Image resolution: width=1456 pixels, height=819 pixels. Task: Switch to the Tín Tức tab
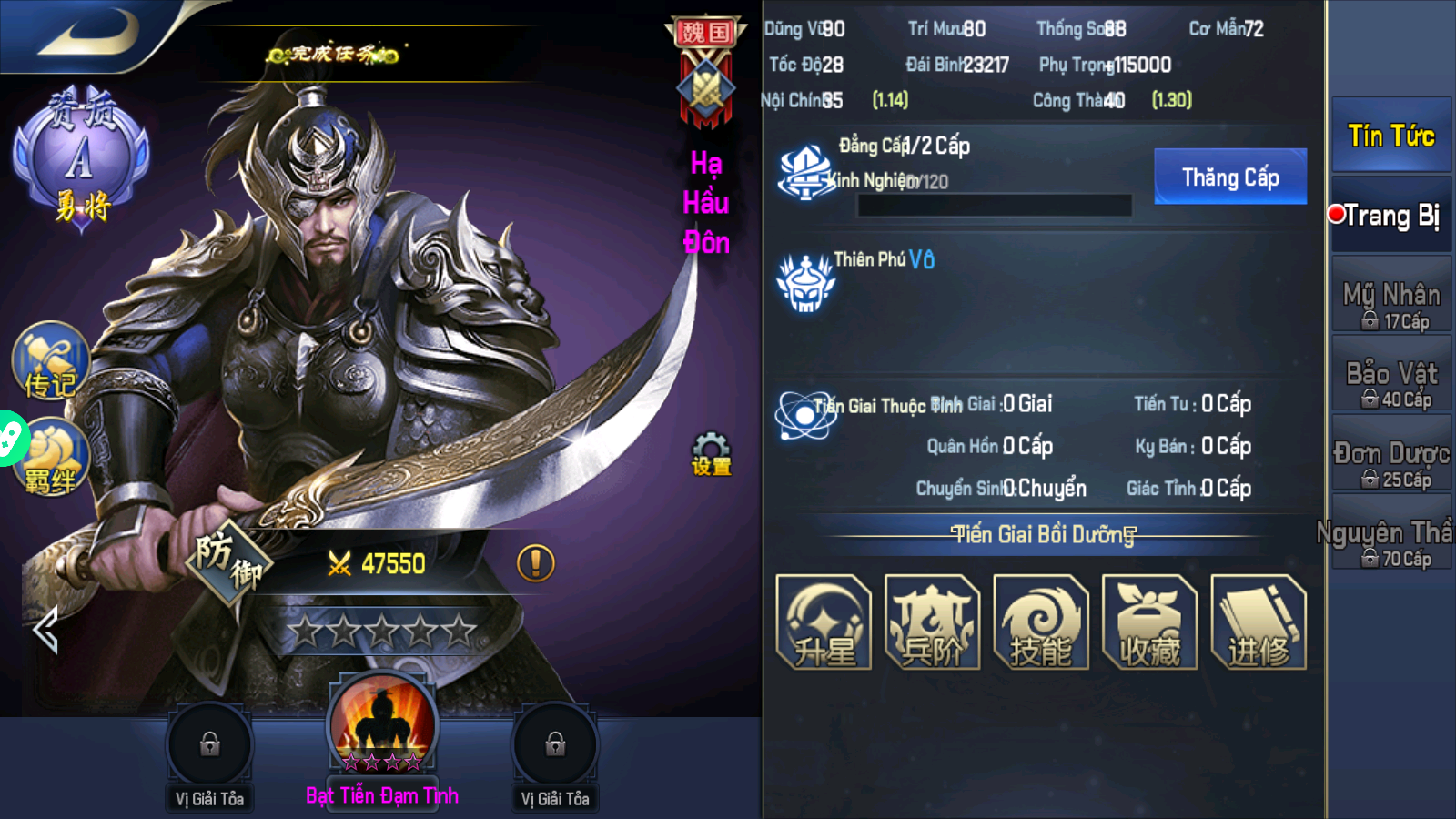click(1390, 136)
